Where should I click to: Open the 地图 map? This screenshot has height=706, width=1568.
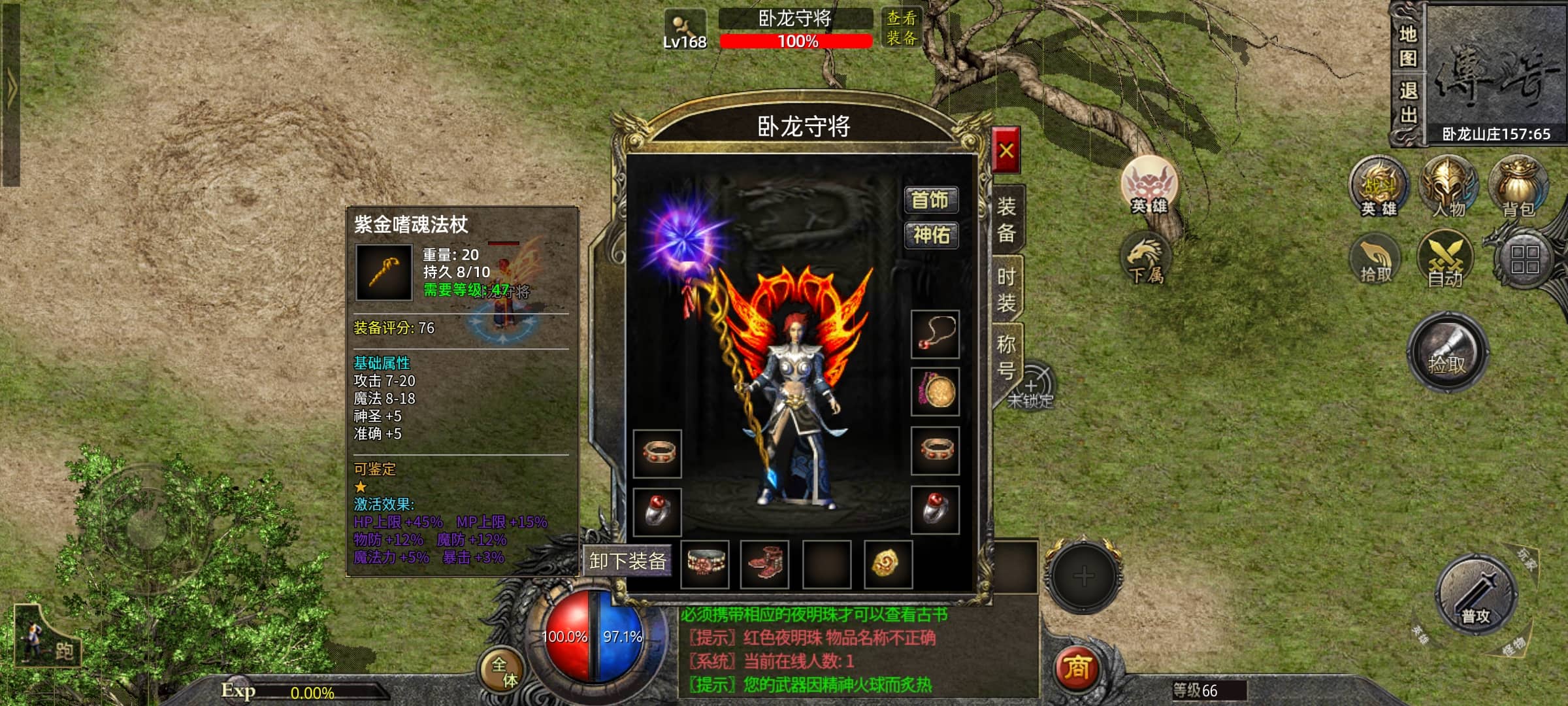click(1407, 46)
